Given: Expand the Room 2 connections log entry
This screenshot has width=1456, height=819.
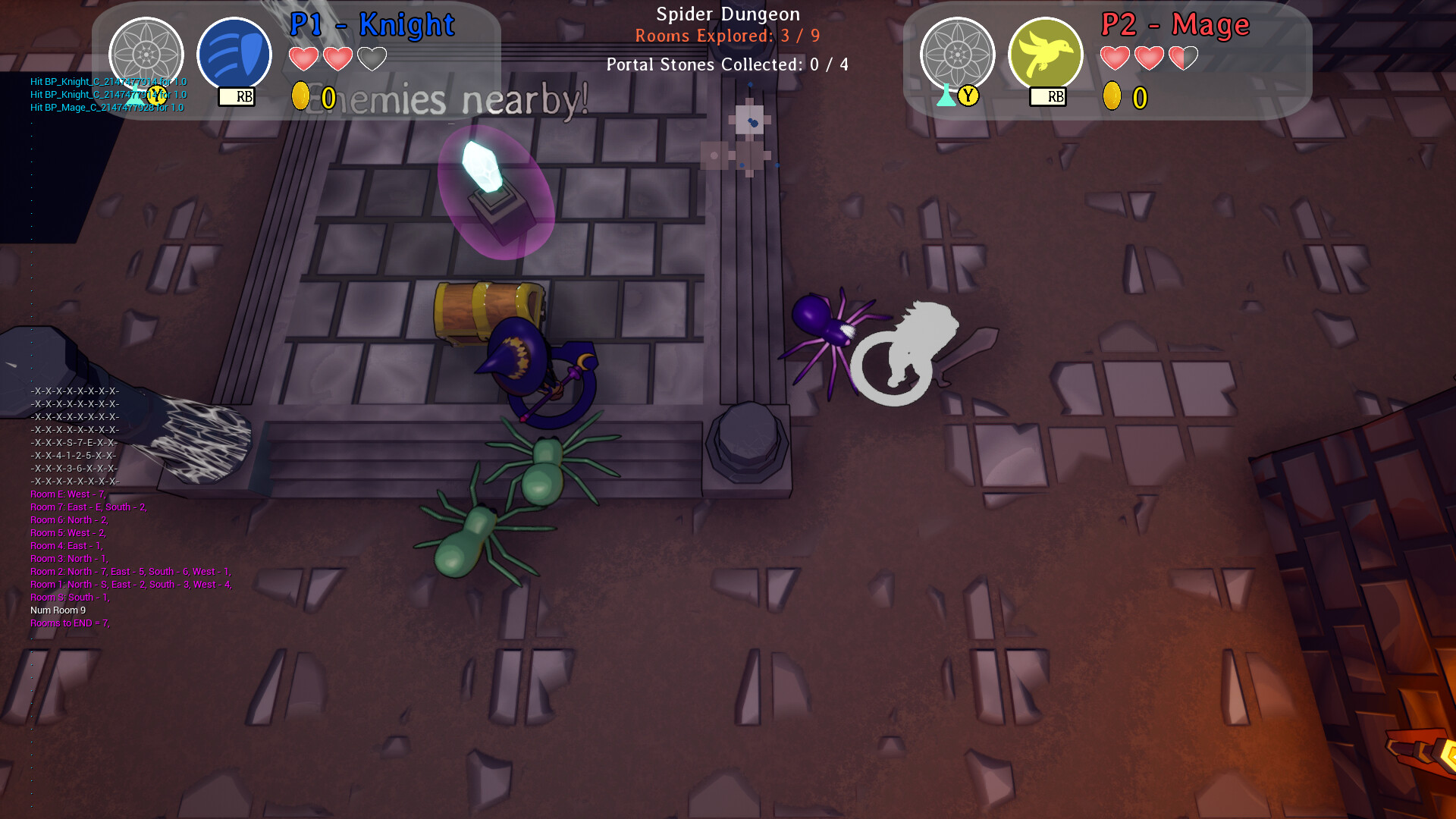Looking at the screenshot, I should (x=129, y=571).
